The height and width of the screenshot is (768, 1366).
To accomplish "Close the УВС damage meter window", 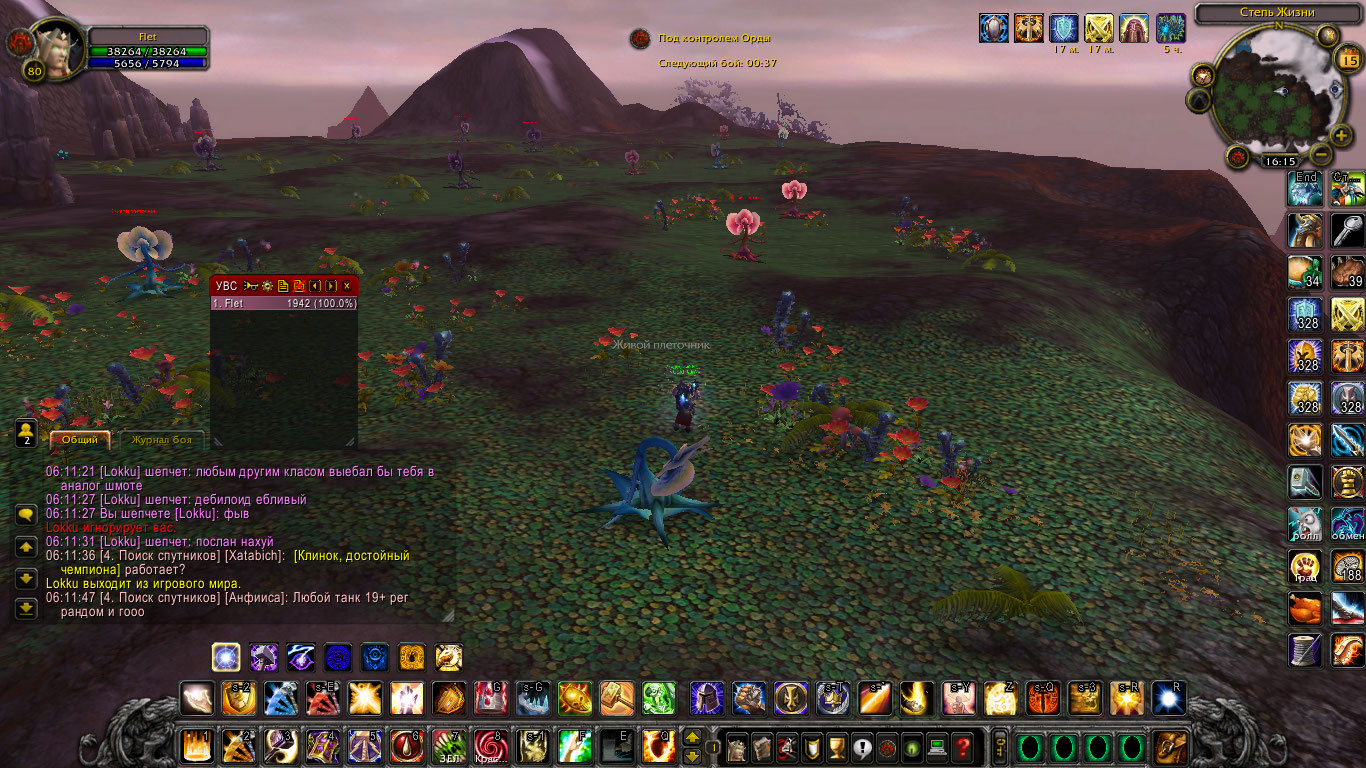I will coord(347,286).
